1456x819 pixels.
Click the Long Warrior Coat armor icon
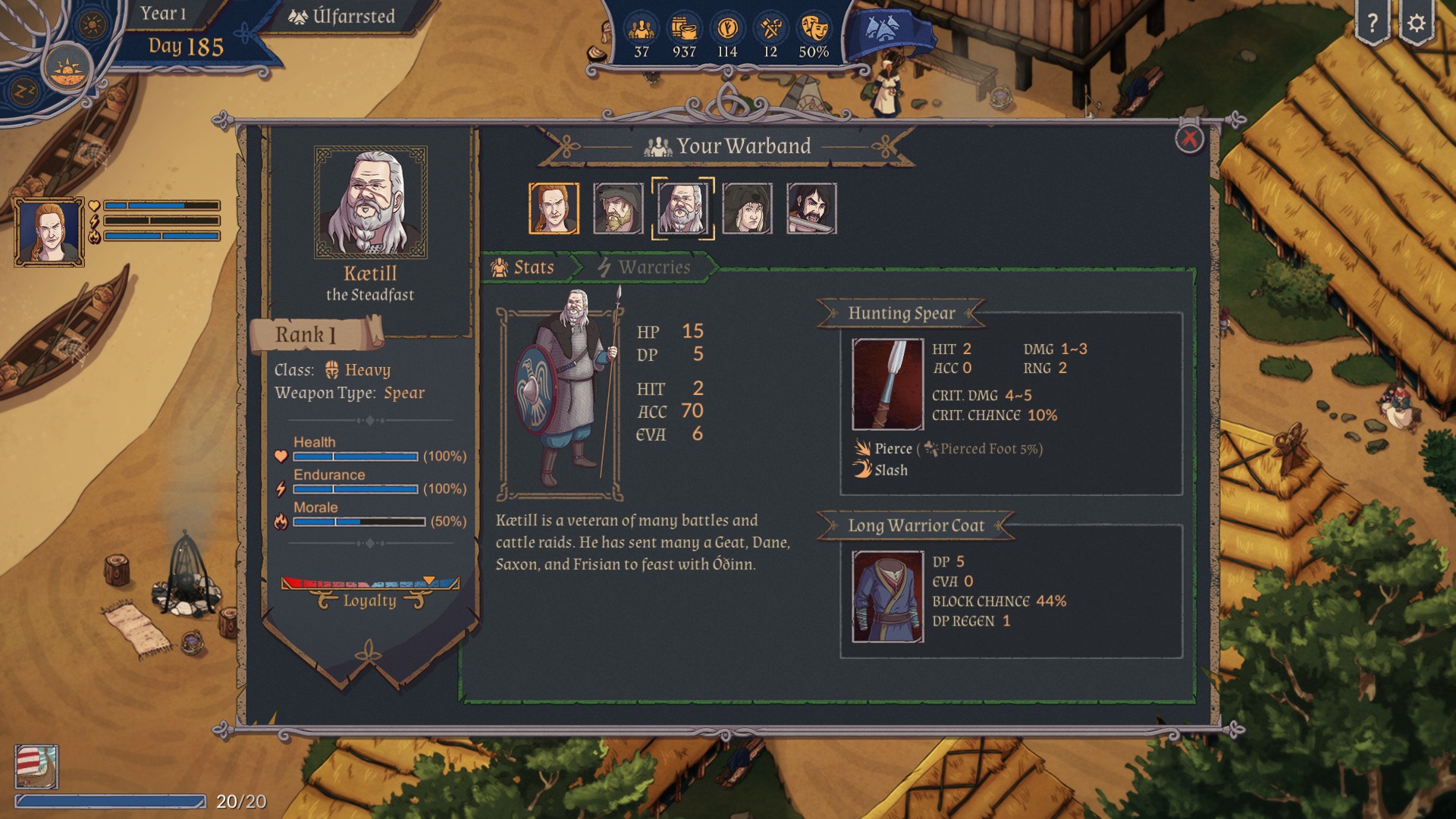coord(887,597)
